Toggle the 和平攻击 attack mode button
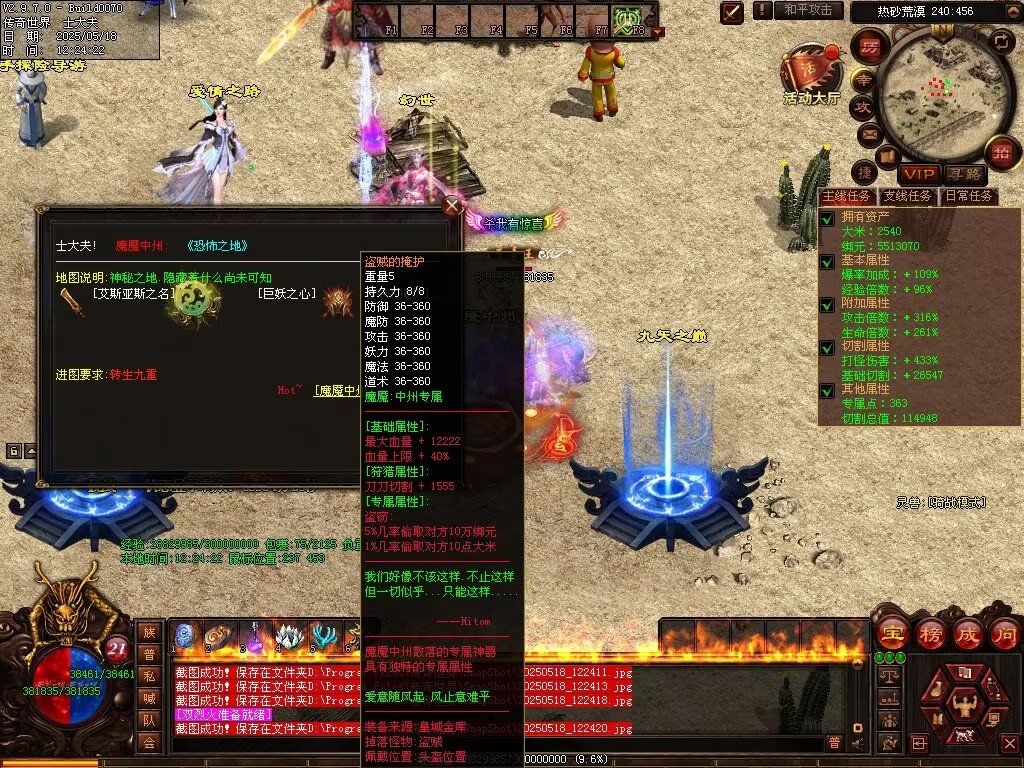The height and width of the screenshot is (768, 1024). [806, 10]
